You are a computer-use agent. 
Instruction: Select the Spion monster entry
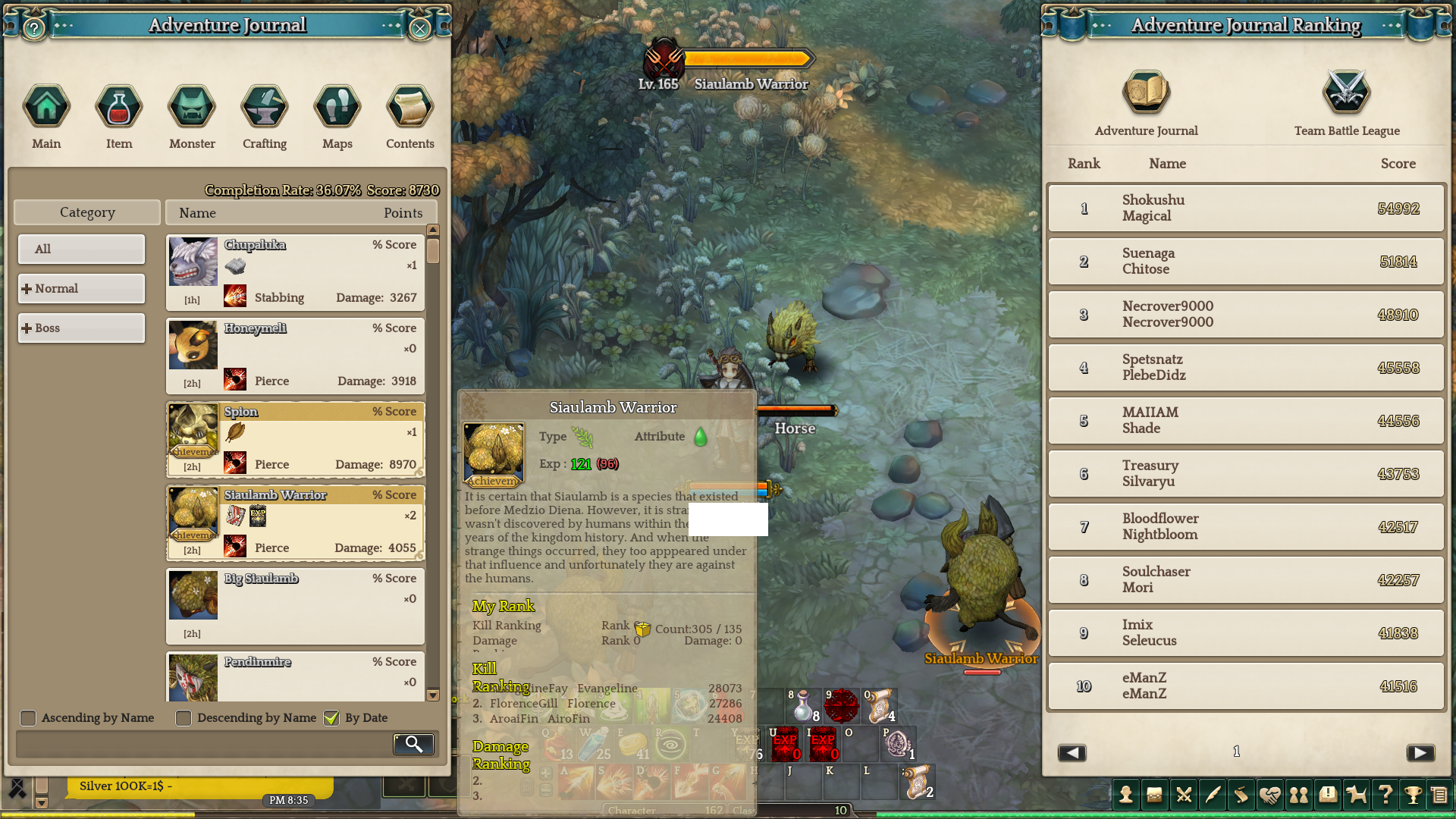(295, 439)
